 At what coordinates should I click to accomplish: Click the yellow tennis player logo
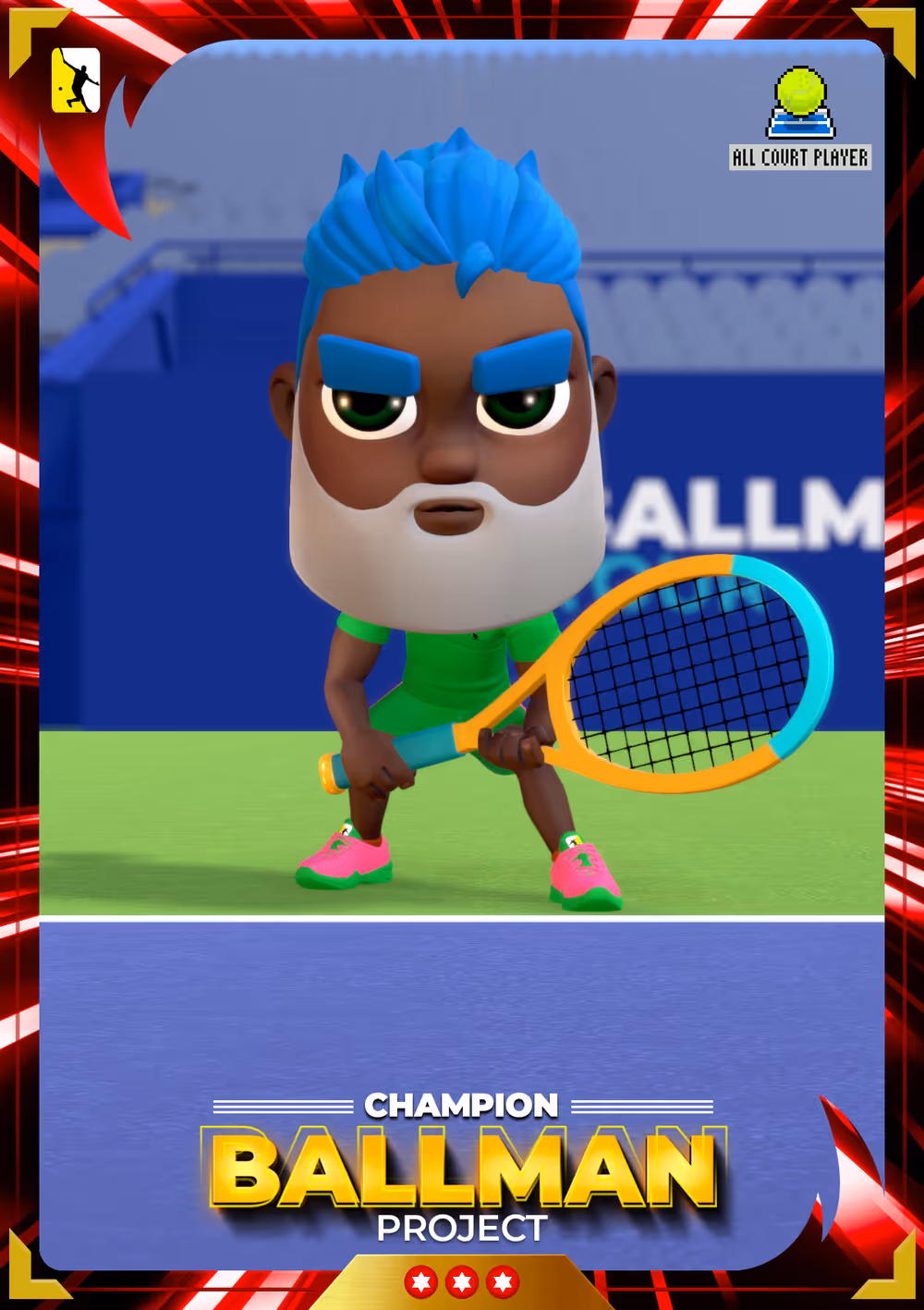[76, 80]
